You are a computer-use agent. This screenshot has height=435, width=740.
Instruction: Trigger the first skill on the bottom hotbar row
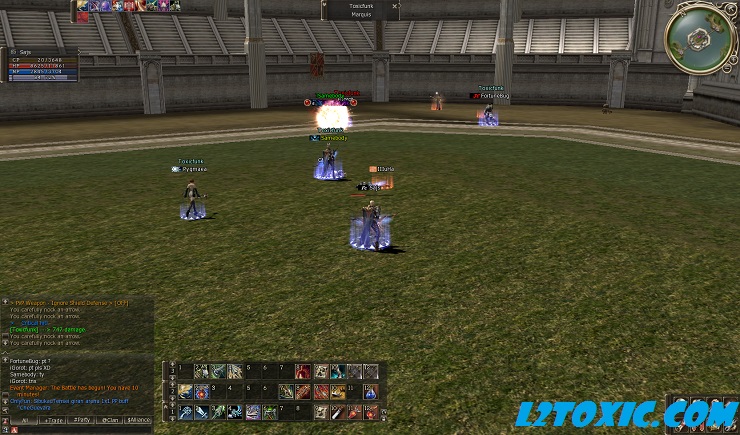[185, 411]
